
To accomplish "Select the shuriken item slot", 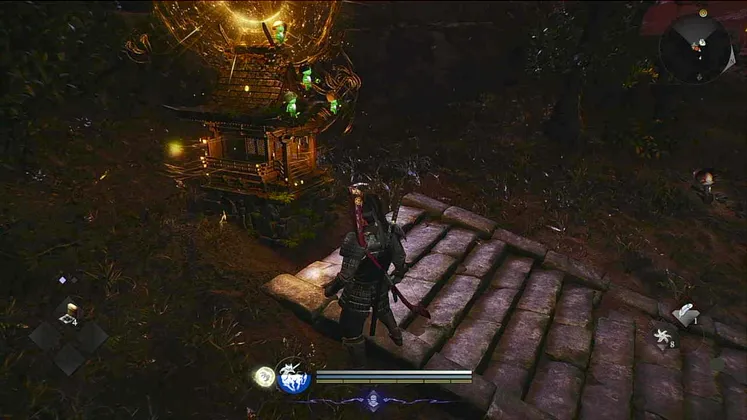I will 660,338.
